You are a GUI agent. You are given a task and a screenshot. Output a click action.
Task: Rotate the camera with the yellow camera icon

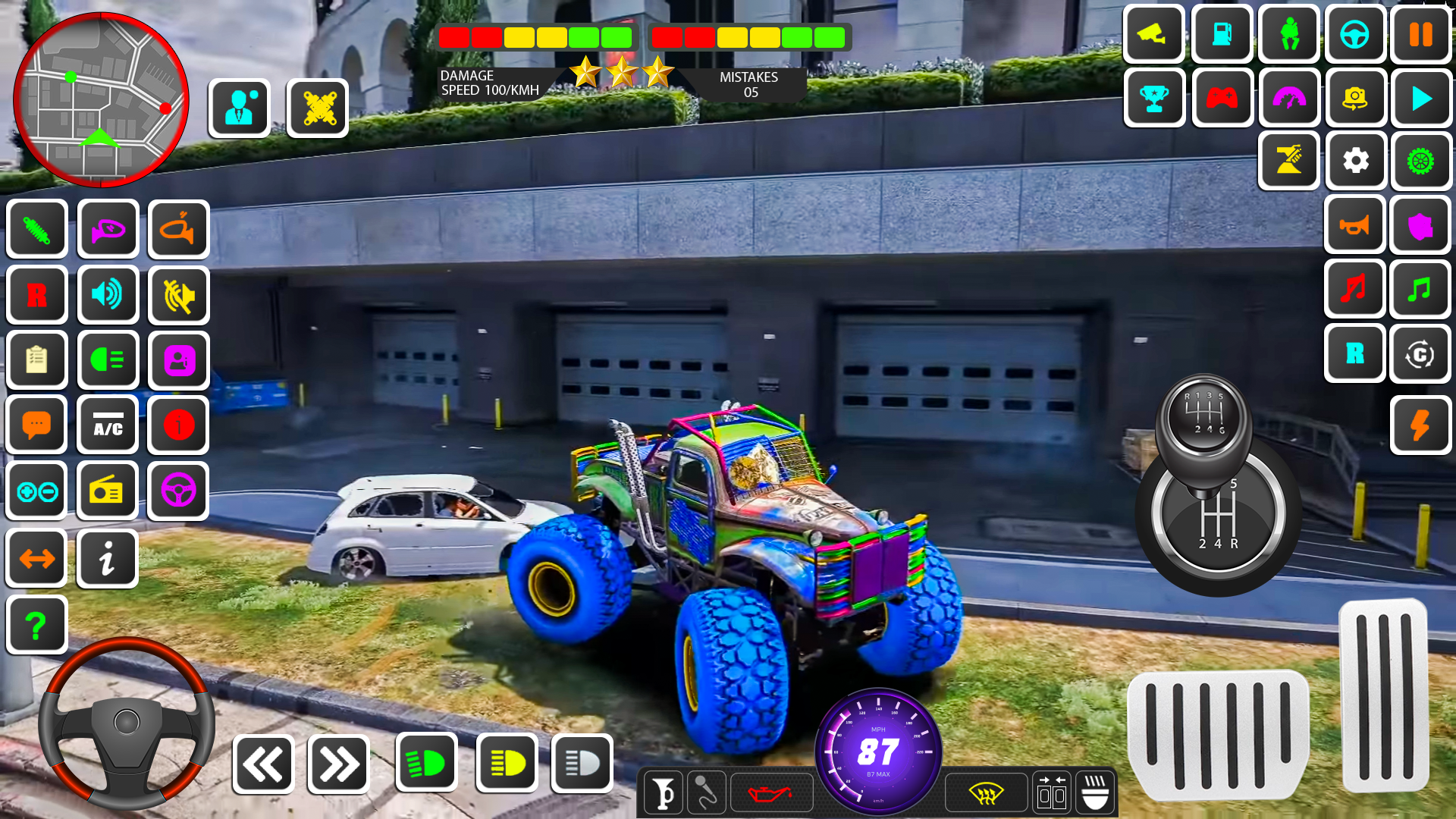point(1357,99)
